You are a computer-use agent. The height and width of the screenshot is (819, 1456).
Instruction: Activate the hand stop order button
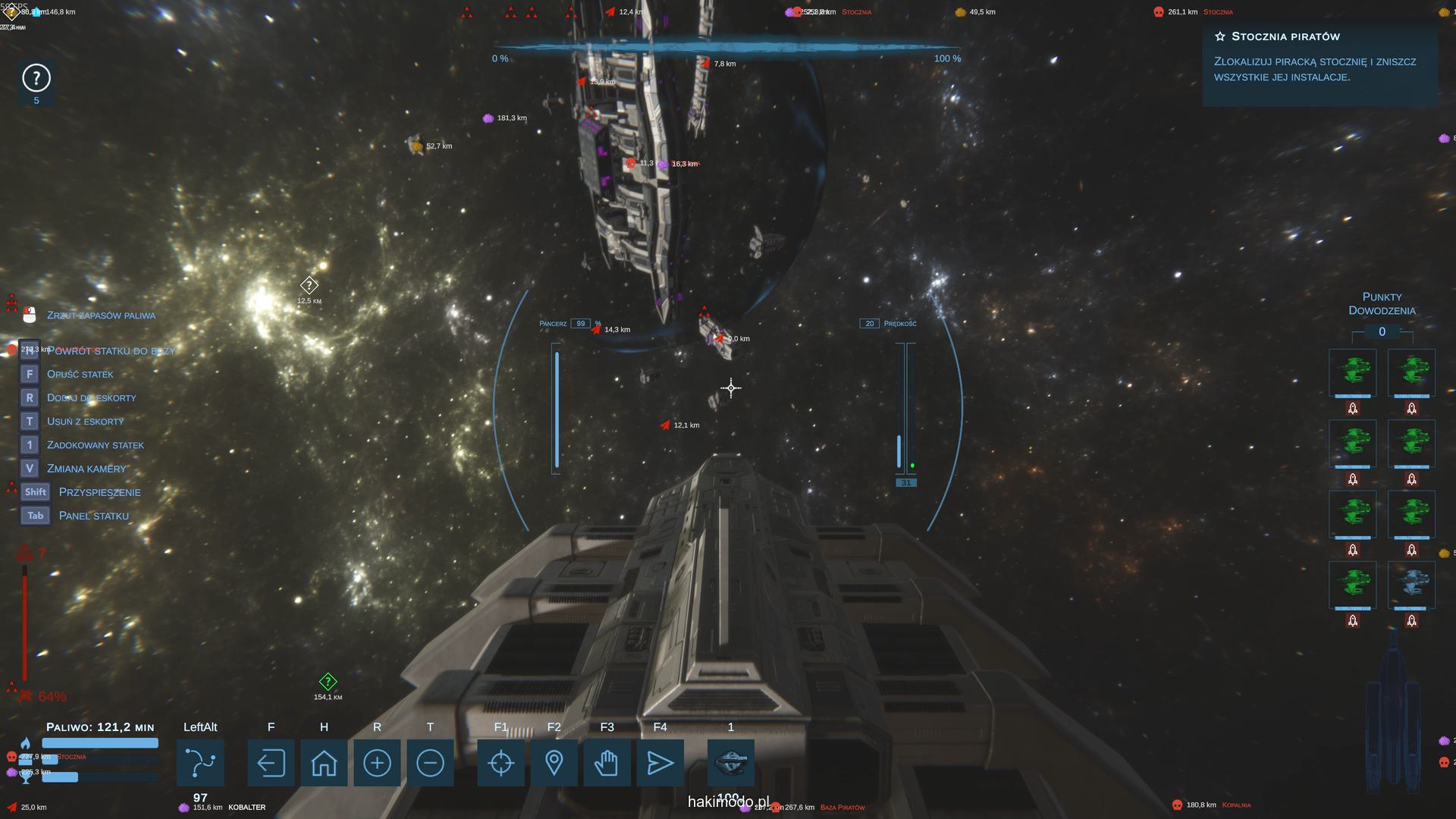pos(607,763)
